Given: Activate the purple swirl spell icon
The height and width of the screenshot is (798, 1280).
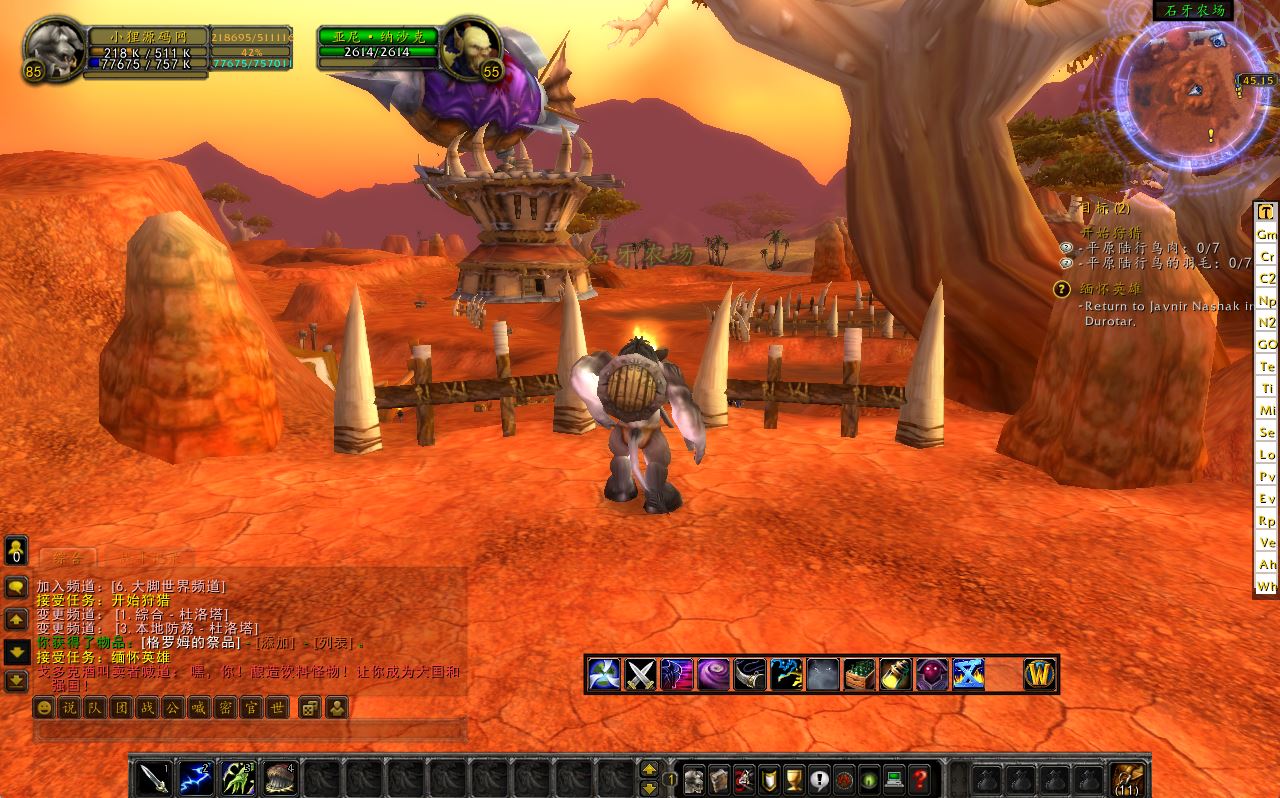Looking at the screenshot, I should 713,674.
